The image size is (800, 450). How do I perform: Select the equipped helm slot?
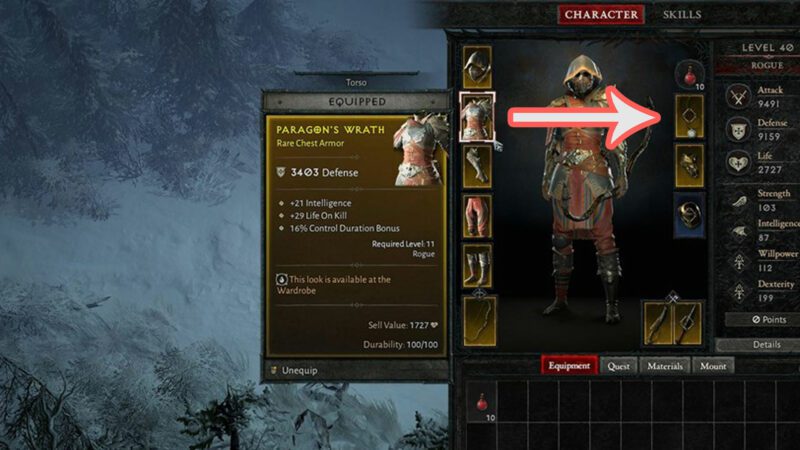click(476, 66)
